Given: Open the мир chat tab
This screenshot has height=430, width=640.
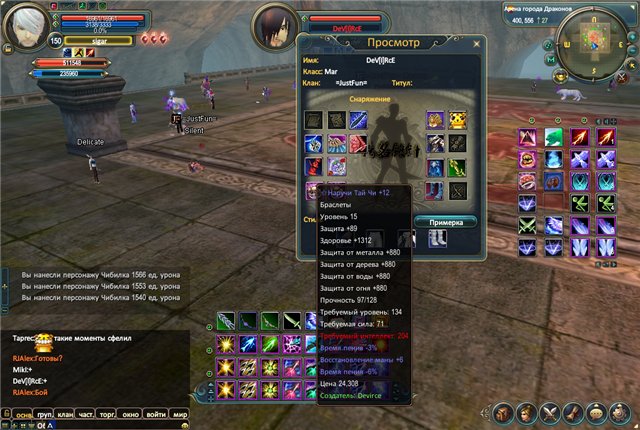Looking at the screenshot, I should pyautogui.click(x=180, y=413).
